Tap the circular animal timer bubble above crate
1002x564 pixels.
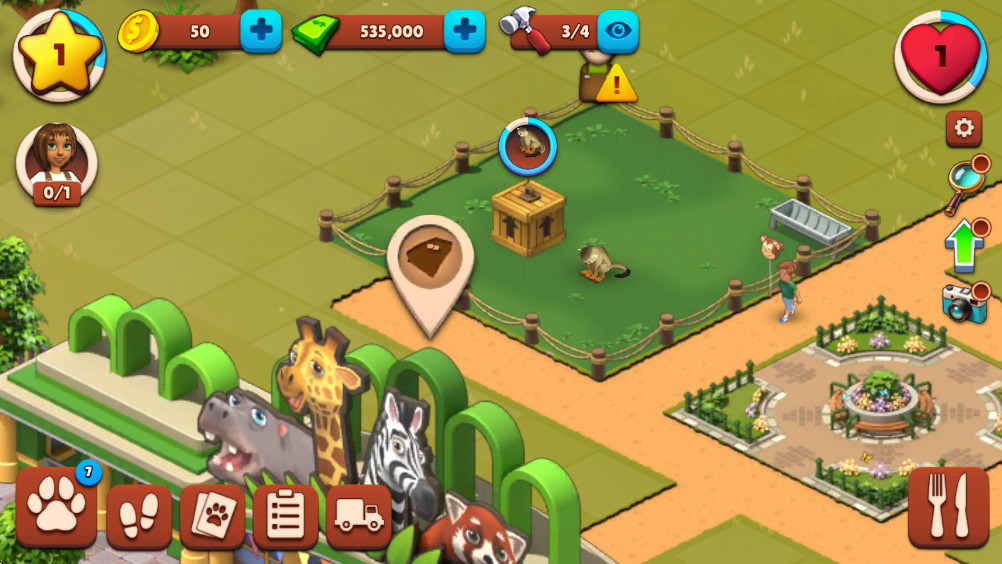(527, 146)
